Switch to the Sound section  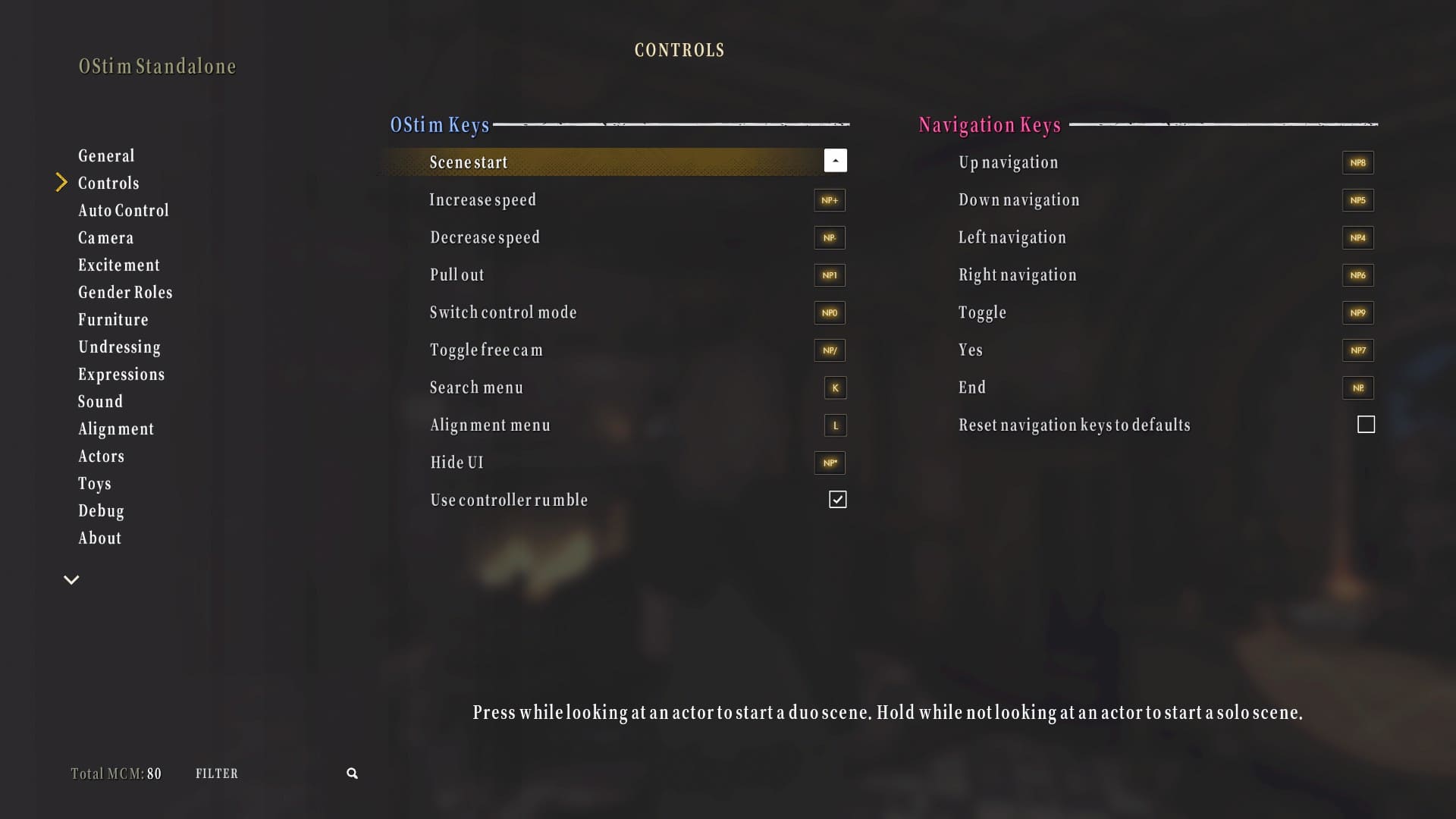pyautogui.click(x=100, y=401)
